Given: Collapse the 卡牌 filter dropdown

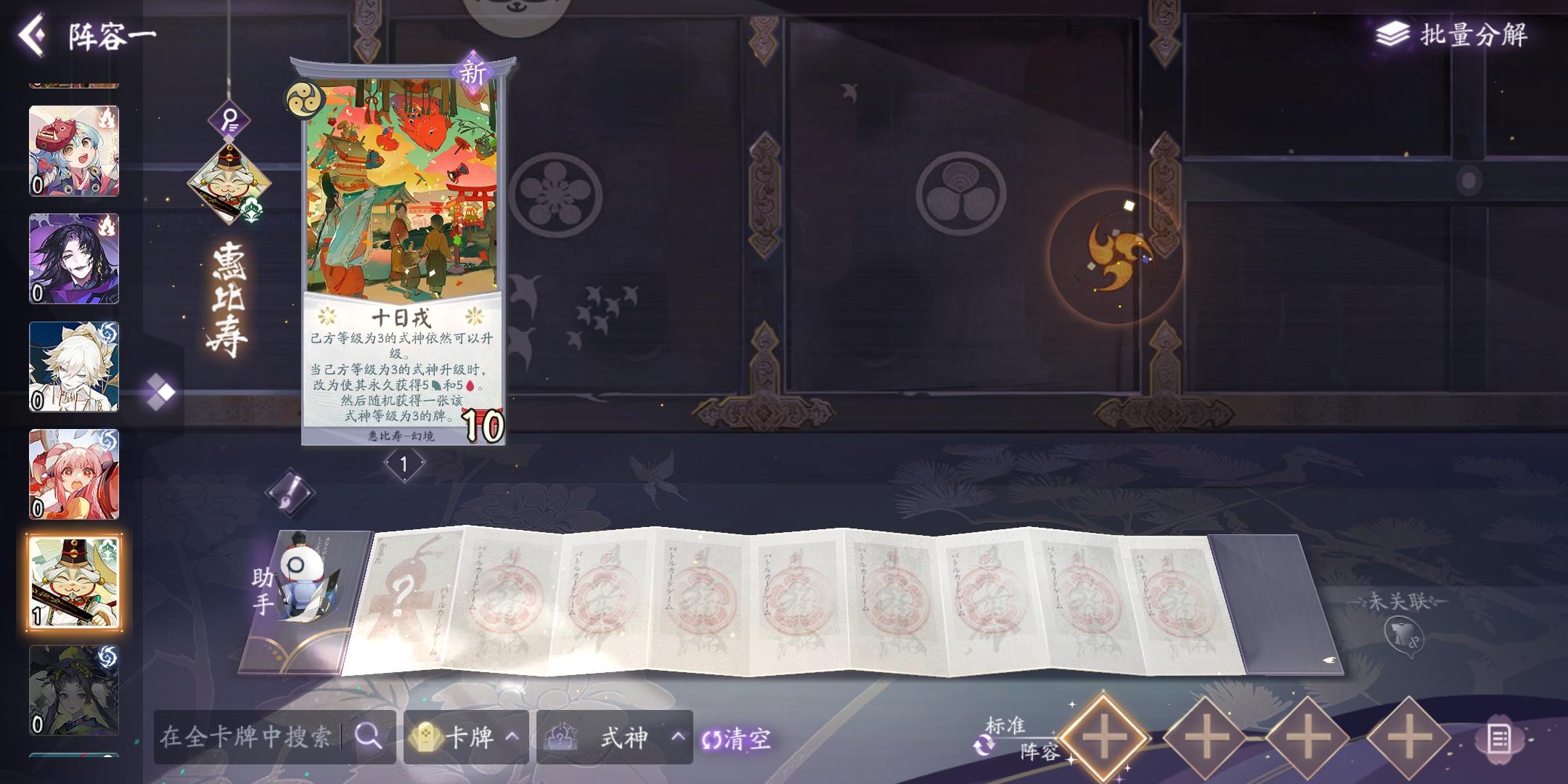Looking at the screenshot, I should point(513,738).
